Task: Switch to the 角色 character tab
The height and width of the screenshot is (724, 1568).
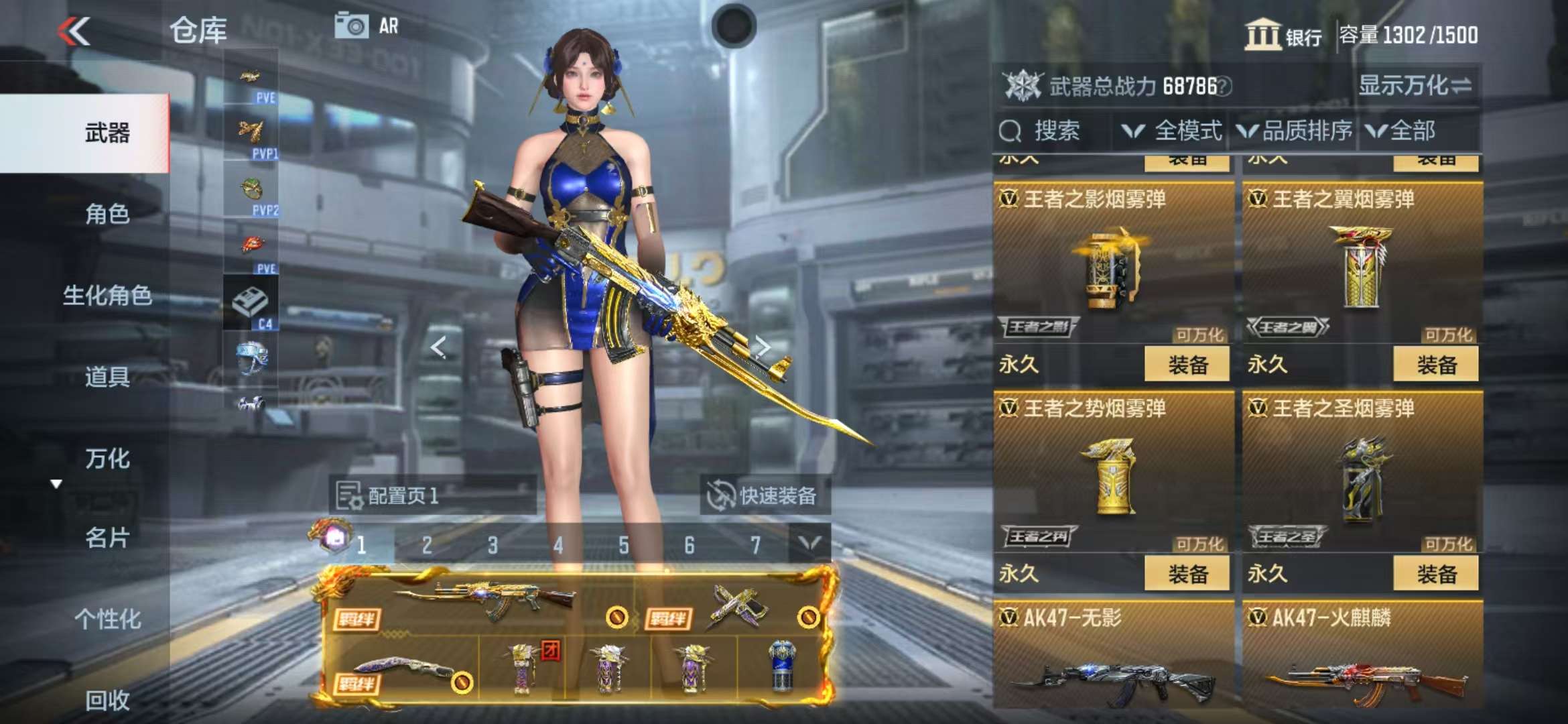Action: pos(107,214)
